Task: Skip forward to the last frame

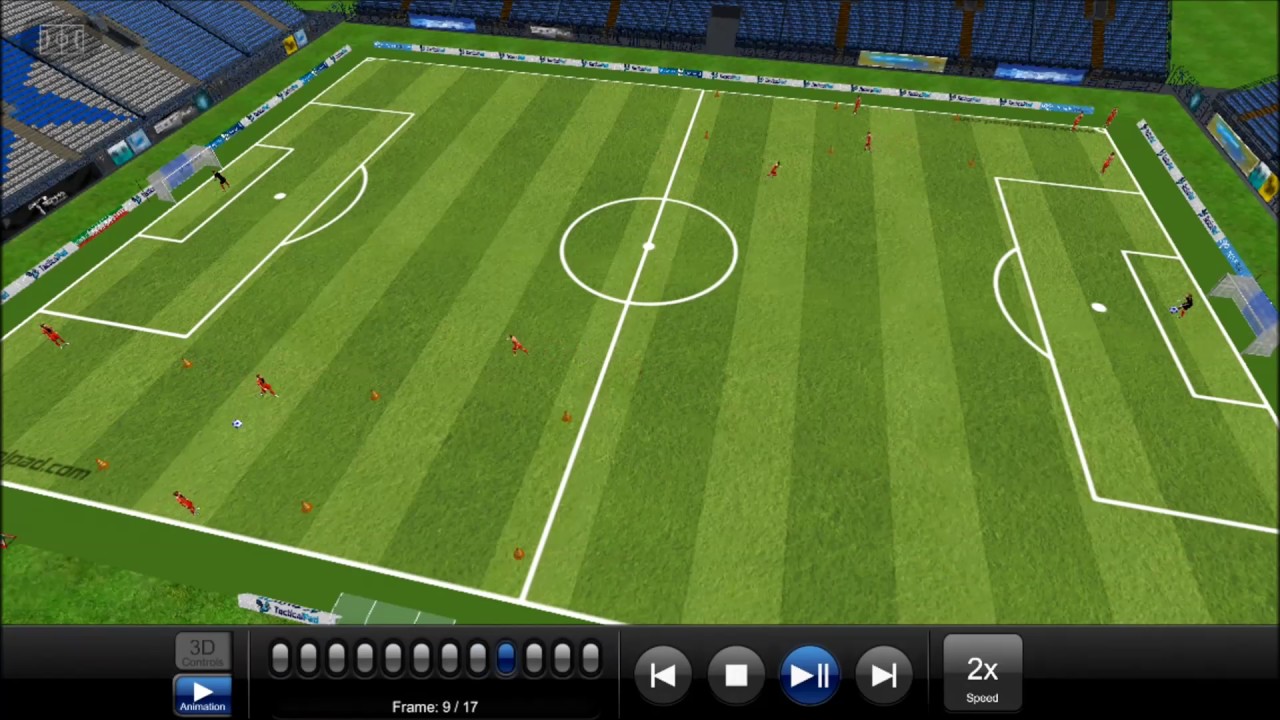Action: click(883, 676)
